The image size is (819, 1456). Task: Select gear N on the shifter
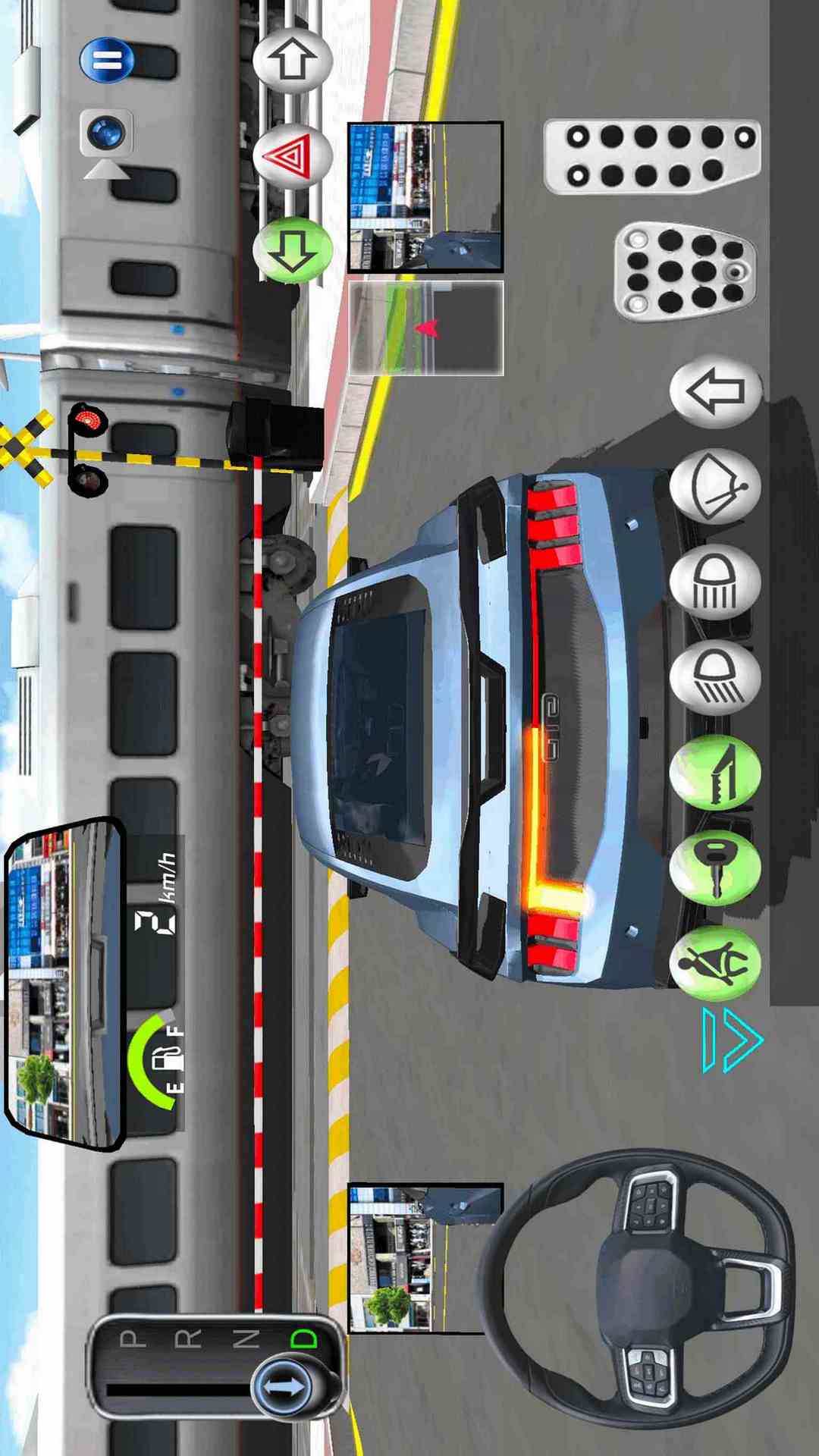point(245,1338)
